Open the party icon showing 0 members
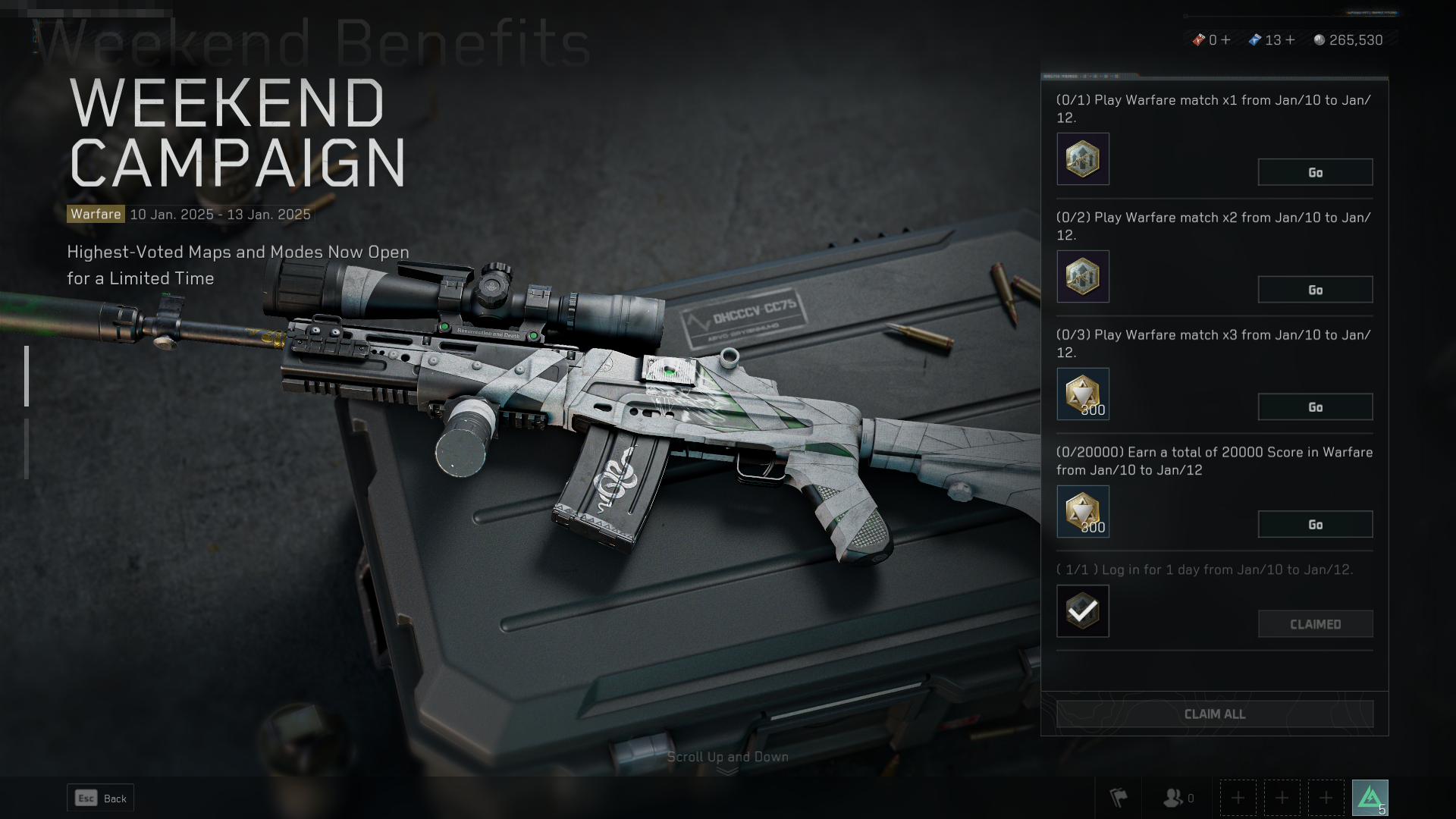This screenshot has width=1456, height=819. click(1173, 797)
